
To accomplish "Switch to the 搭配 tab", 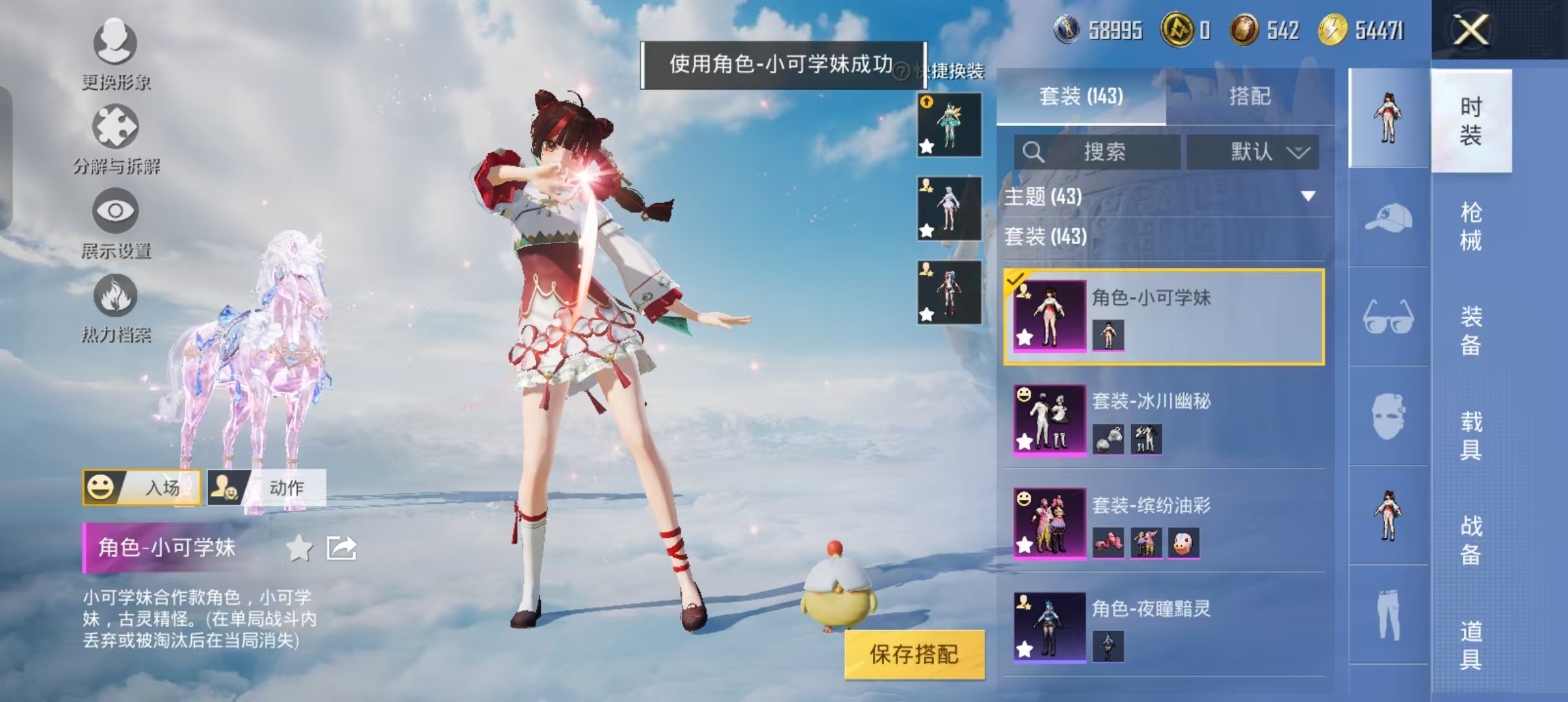I will point(1249,96).
